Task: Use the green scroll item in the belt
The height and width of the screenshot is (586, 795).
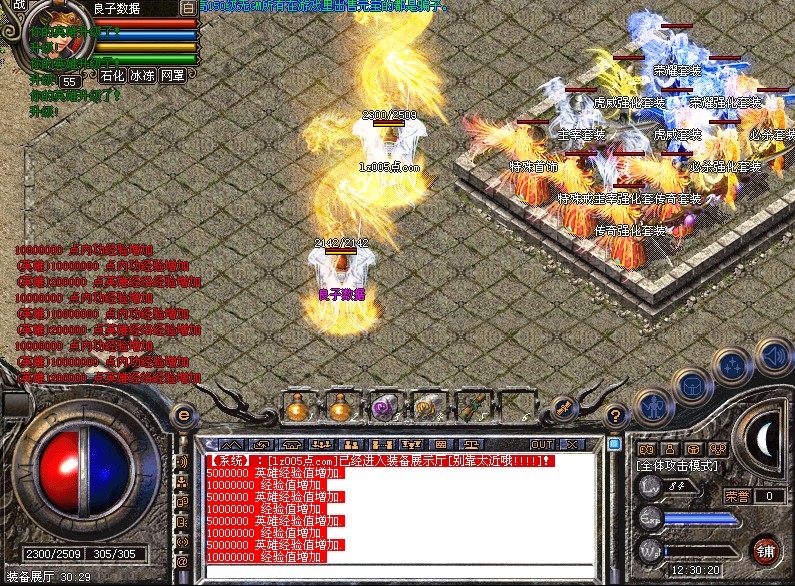Action: (x=472, y=408)
